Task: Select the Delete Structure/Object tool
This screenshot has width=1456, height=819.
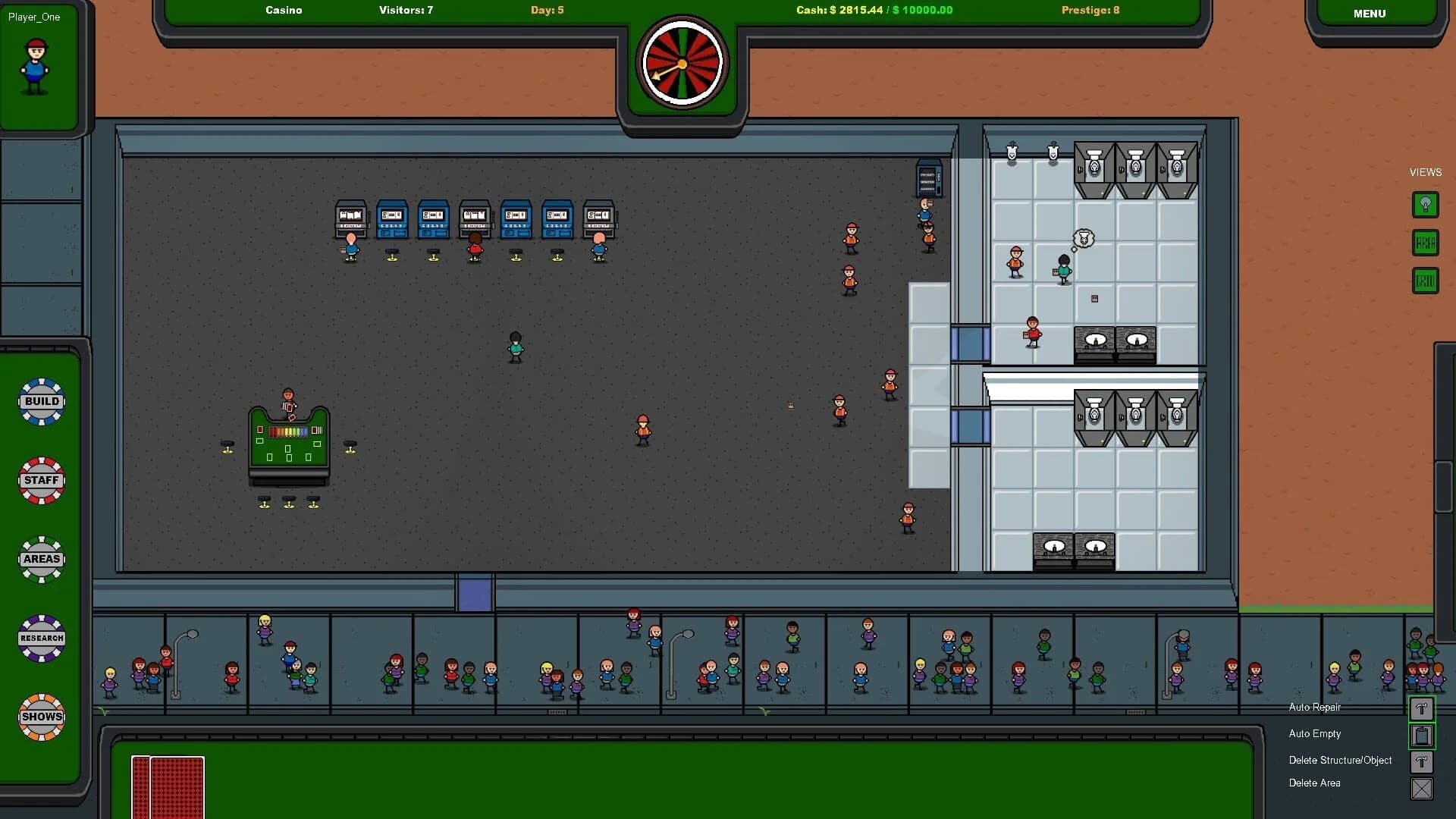Action: [1421, 761]
